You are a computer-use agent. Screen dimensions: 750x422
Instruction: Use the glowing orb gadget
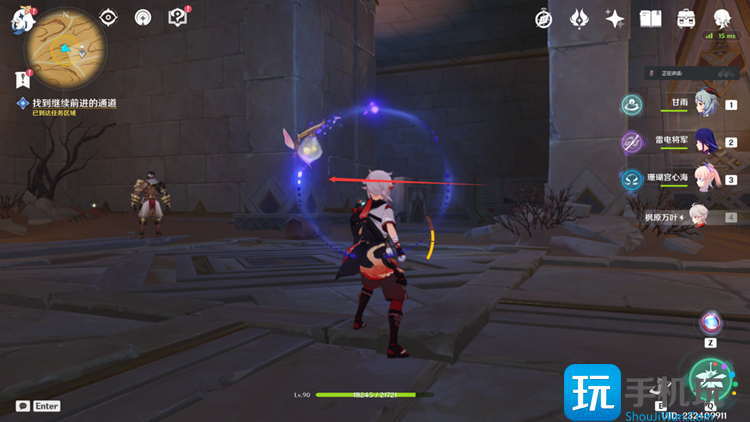point(711,323)
